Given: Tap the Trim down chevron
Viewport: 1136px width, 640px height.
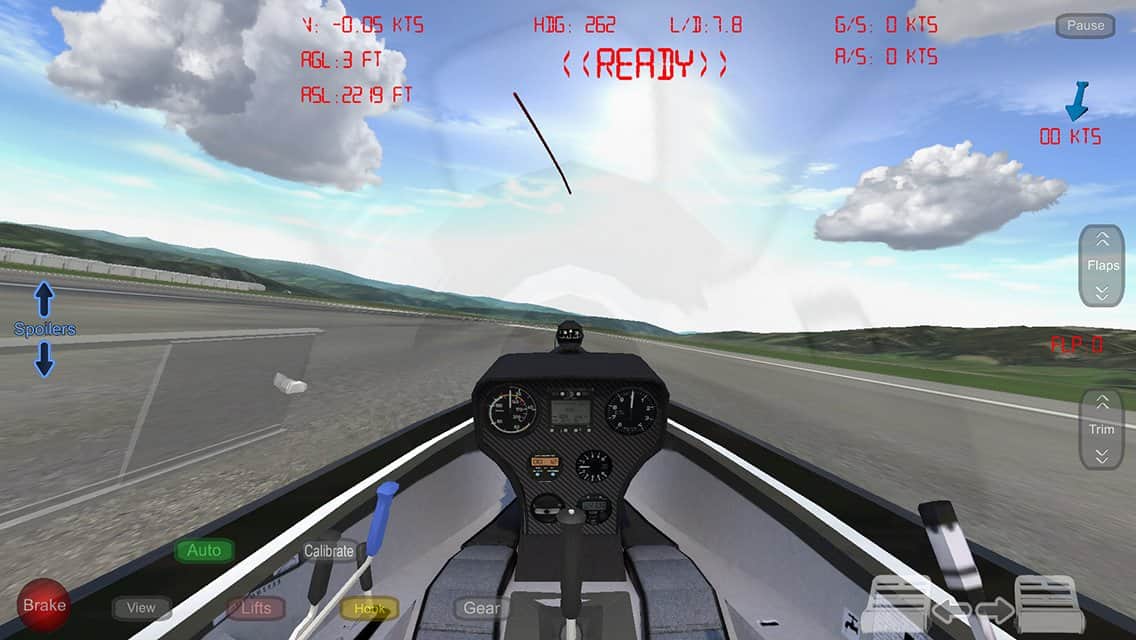Looking at the screenshot, I should [1102, 456].
